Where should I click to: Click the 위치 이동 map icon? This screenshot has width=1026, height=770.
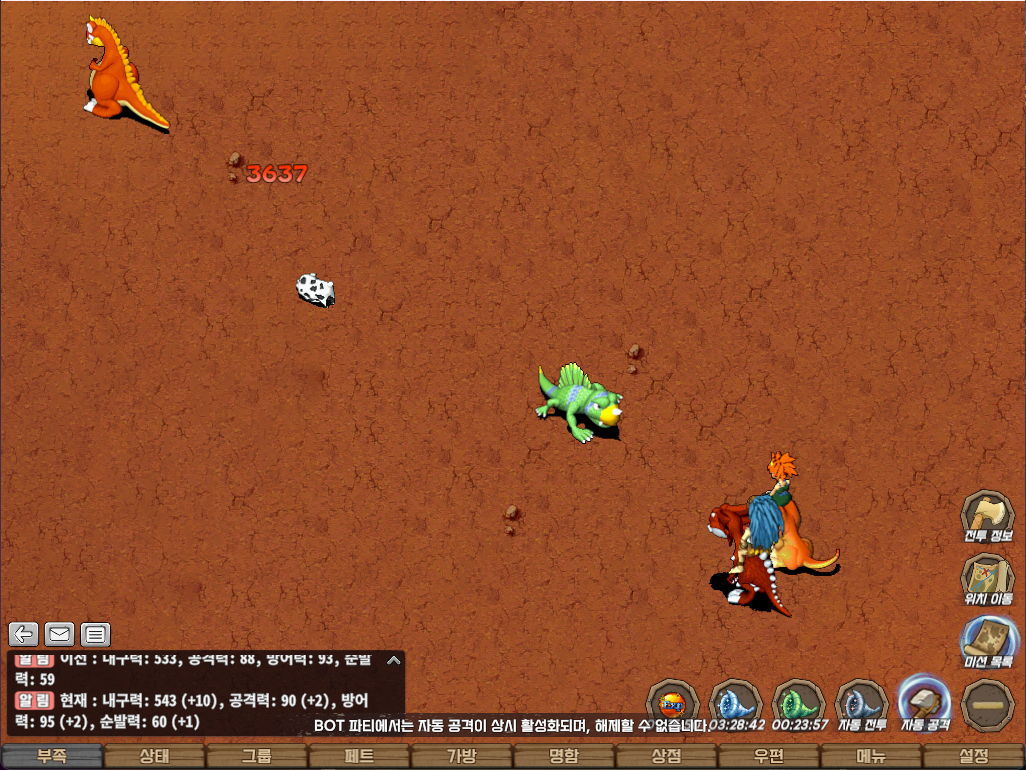(987, 579)
